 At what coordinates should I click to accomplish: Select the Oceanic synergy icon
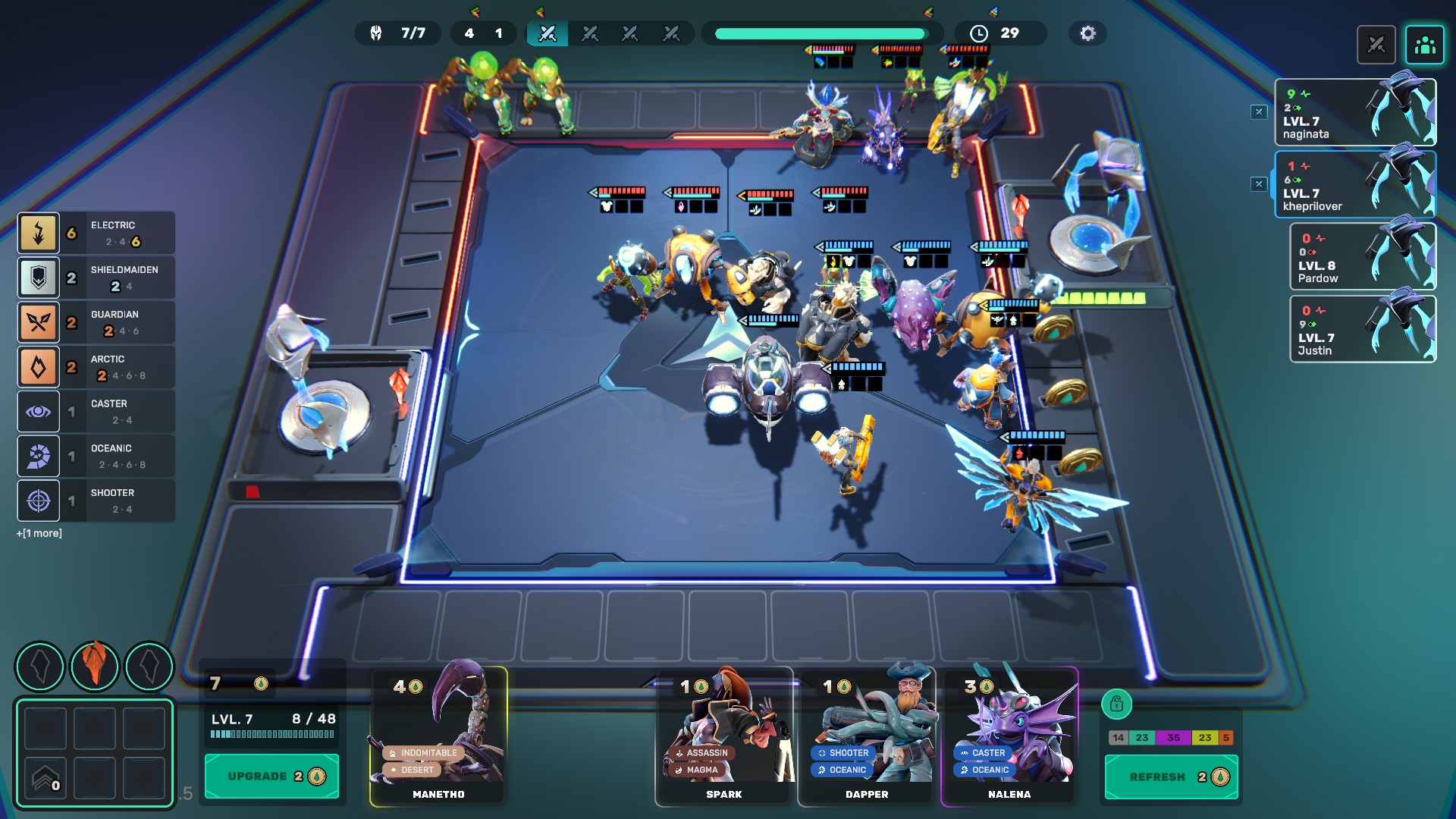[x=39, y=456]
